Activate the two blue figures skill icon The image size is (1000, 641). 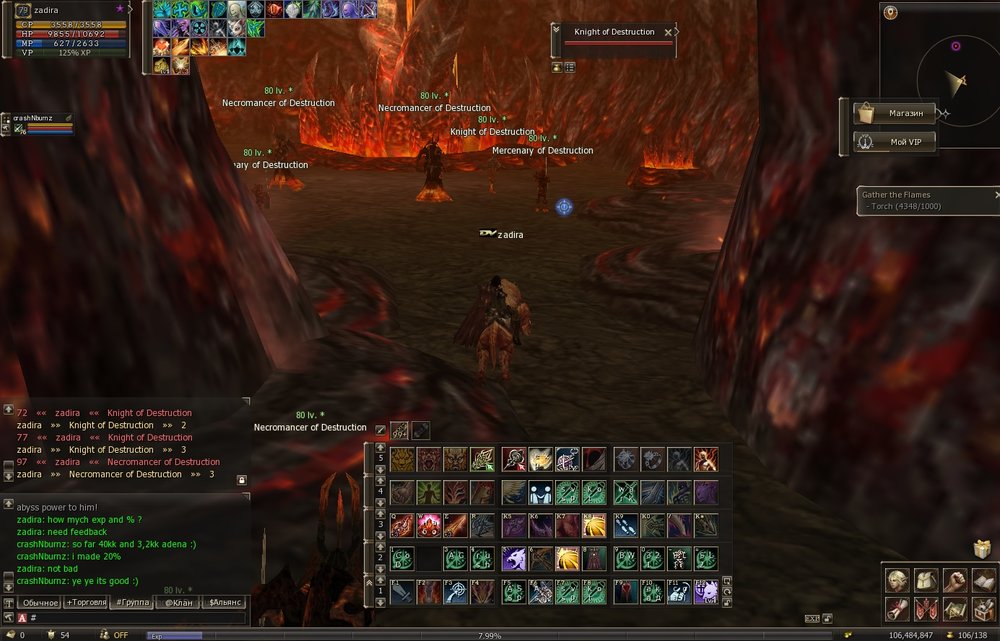[x=542, y=492]
